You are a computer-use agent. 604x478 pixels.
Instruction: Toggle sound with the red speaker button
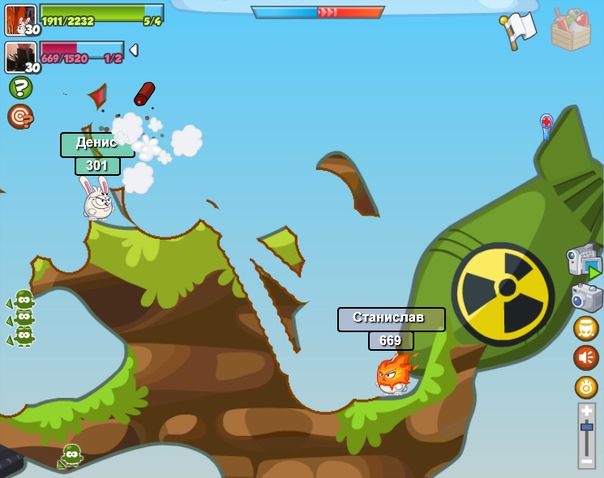click(586, 357)
